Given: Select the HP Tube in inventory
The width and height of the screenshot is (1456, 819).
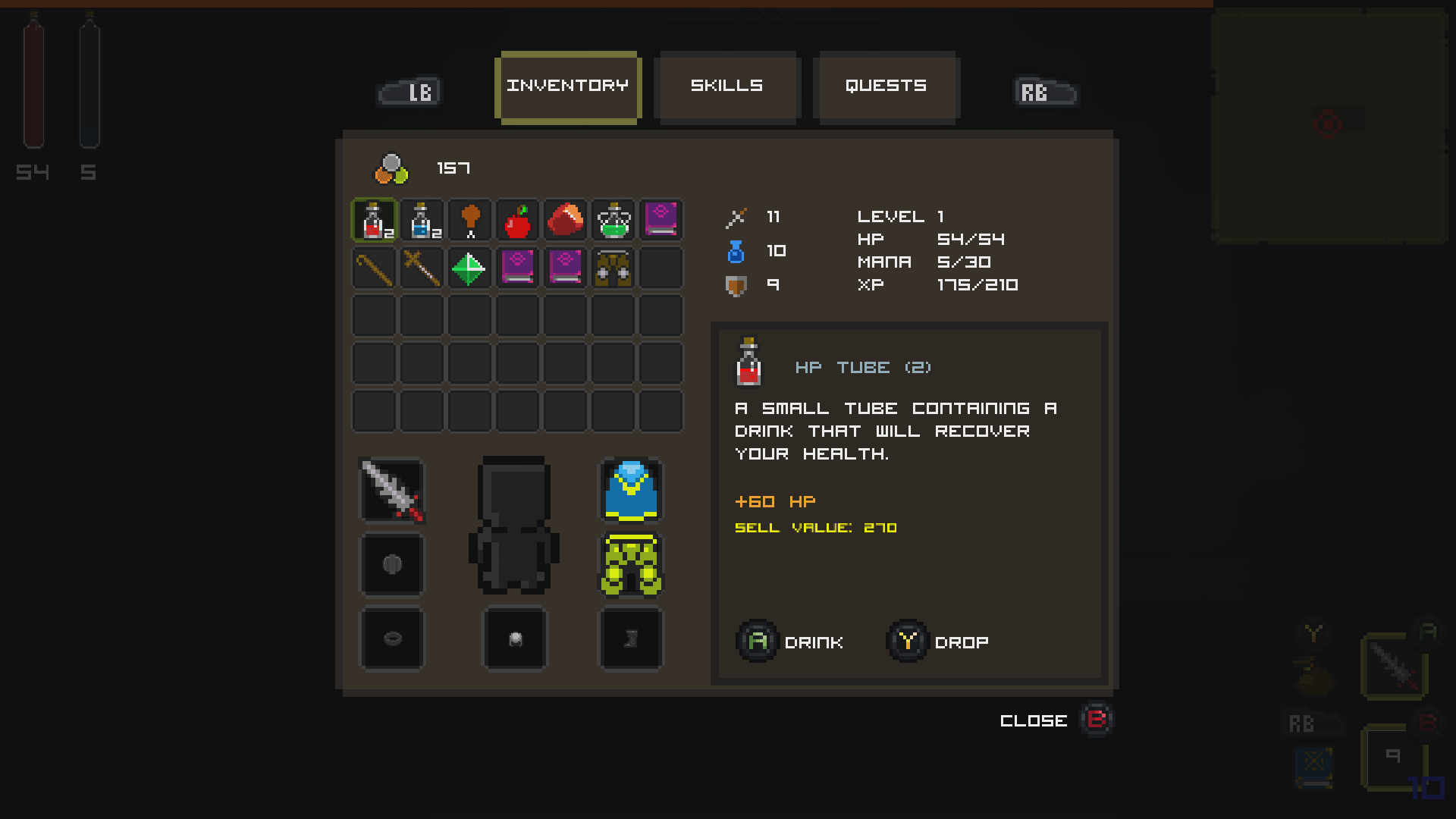Looking at the screenshot, I should 374,220.
